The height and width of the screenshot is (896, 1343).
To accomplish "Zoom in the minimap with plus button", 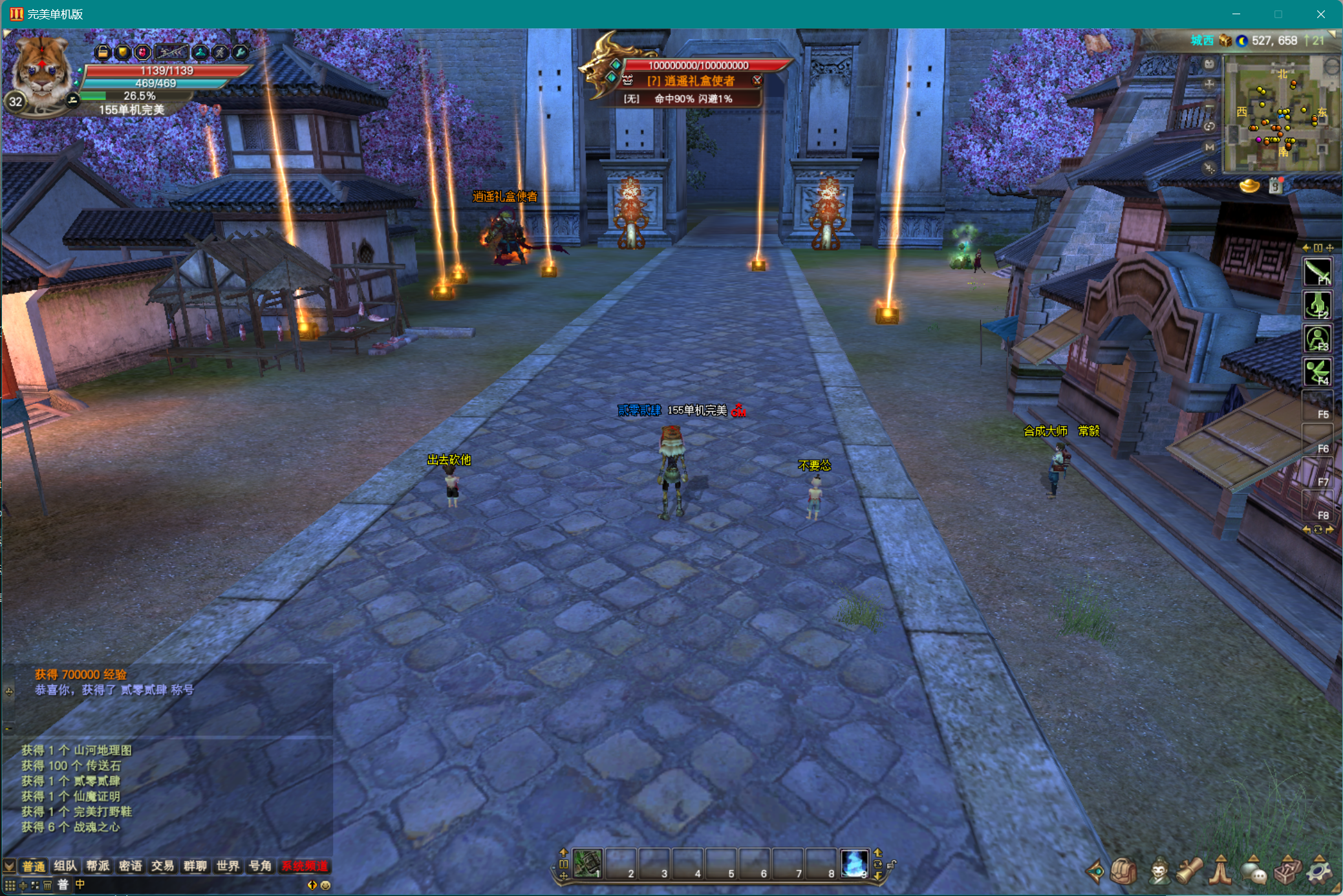I will [1209, 85].
